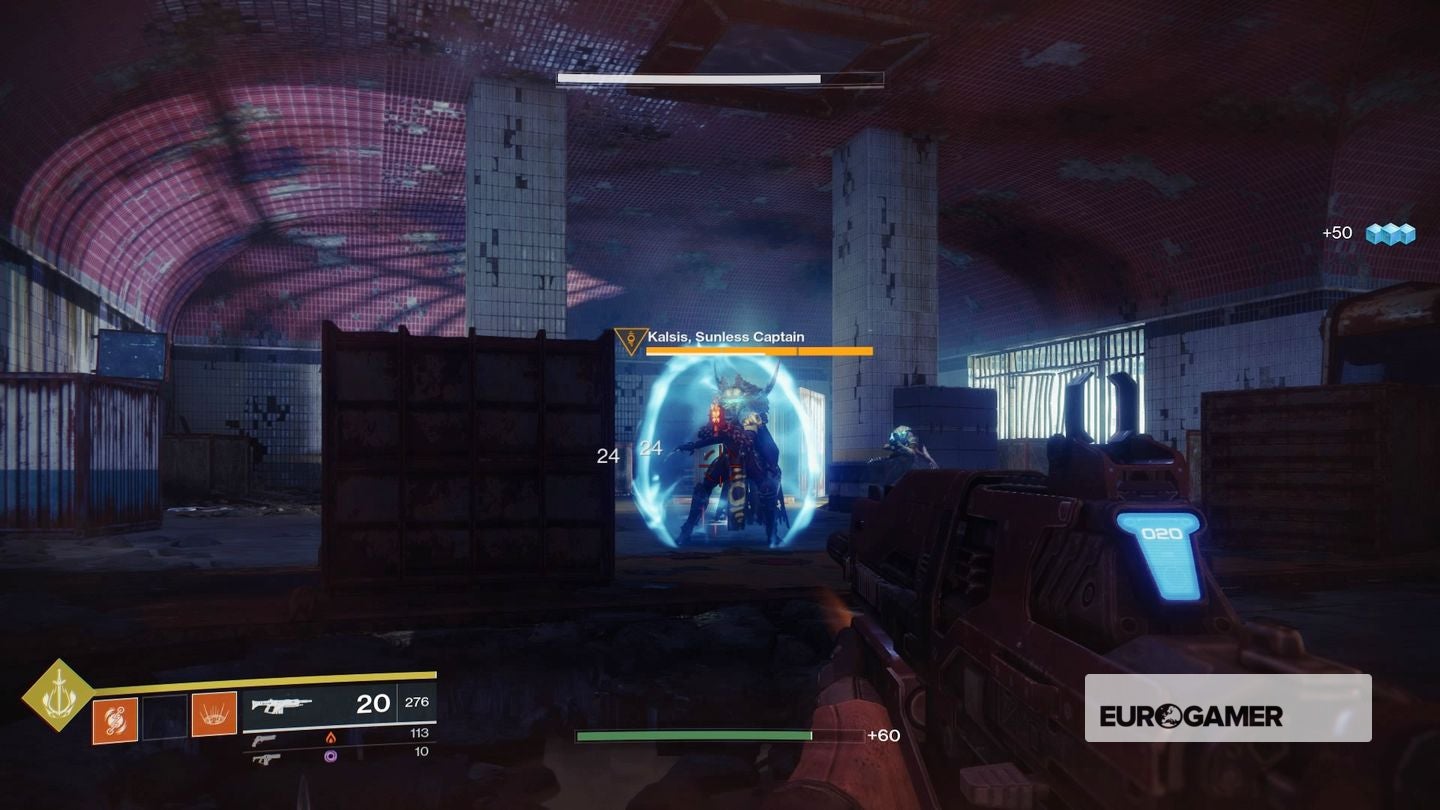This screenshot has width=1440, height=810.
Task: Click the blue glimmer cubes icon
Action: (x=1393, y=232)
